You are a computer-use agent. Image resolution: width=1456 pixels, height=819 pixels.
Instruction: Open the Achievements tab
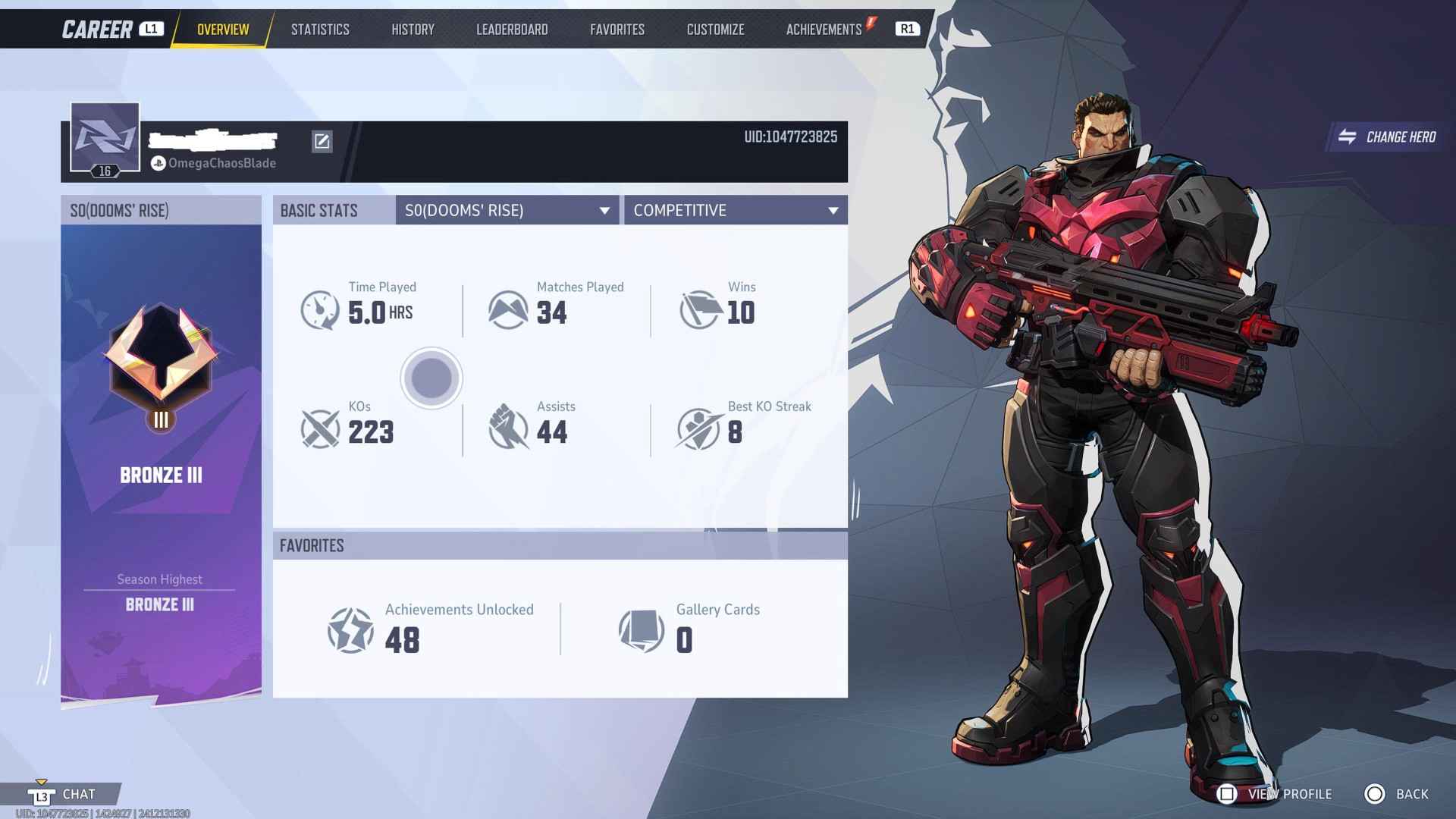824,29
